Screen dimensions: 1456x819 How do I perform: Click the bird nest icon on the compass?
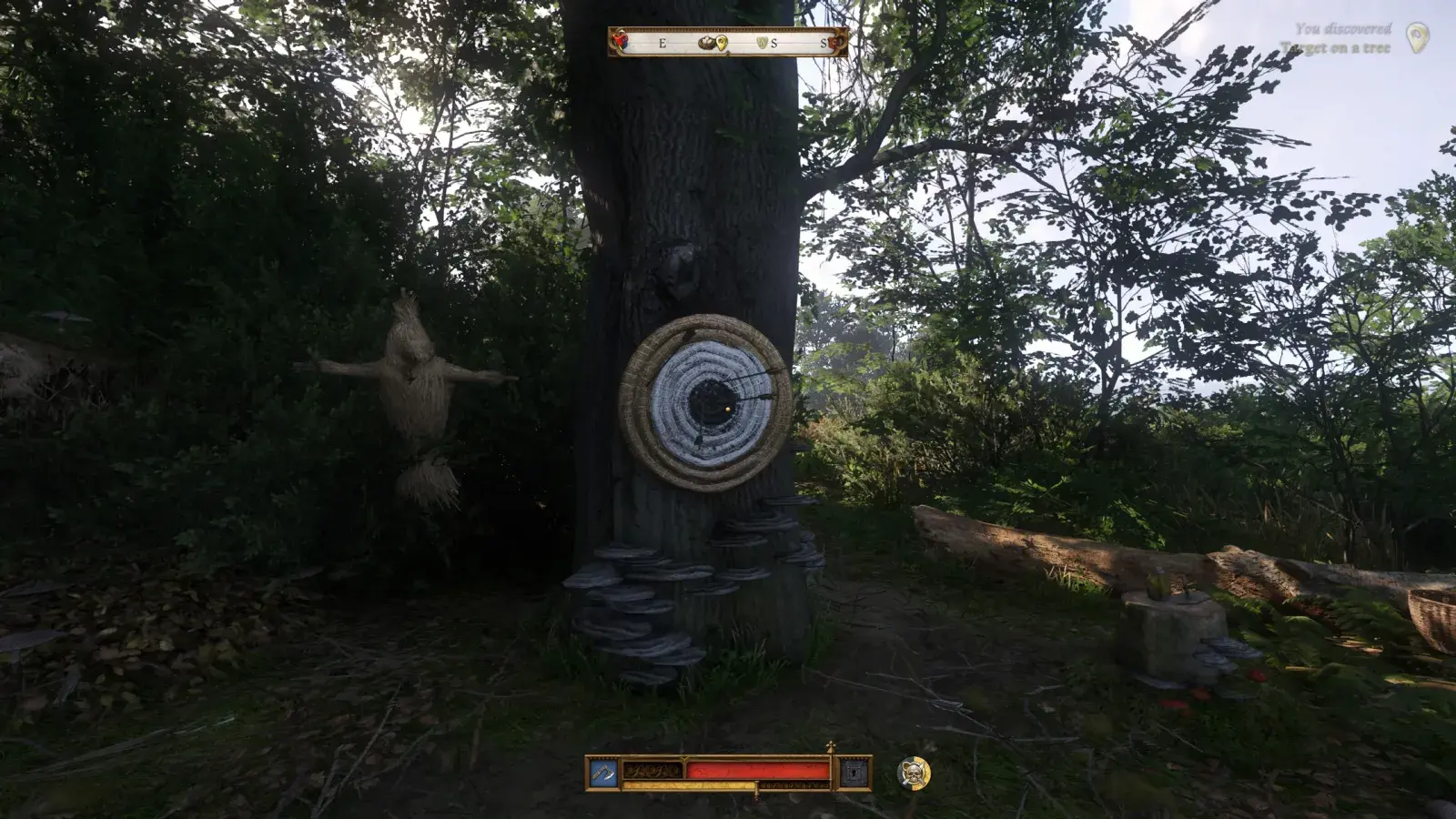pyautogui.click(x=705, y=41)
